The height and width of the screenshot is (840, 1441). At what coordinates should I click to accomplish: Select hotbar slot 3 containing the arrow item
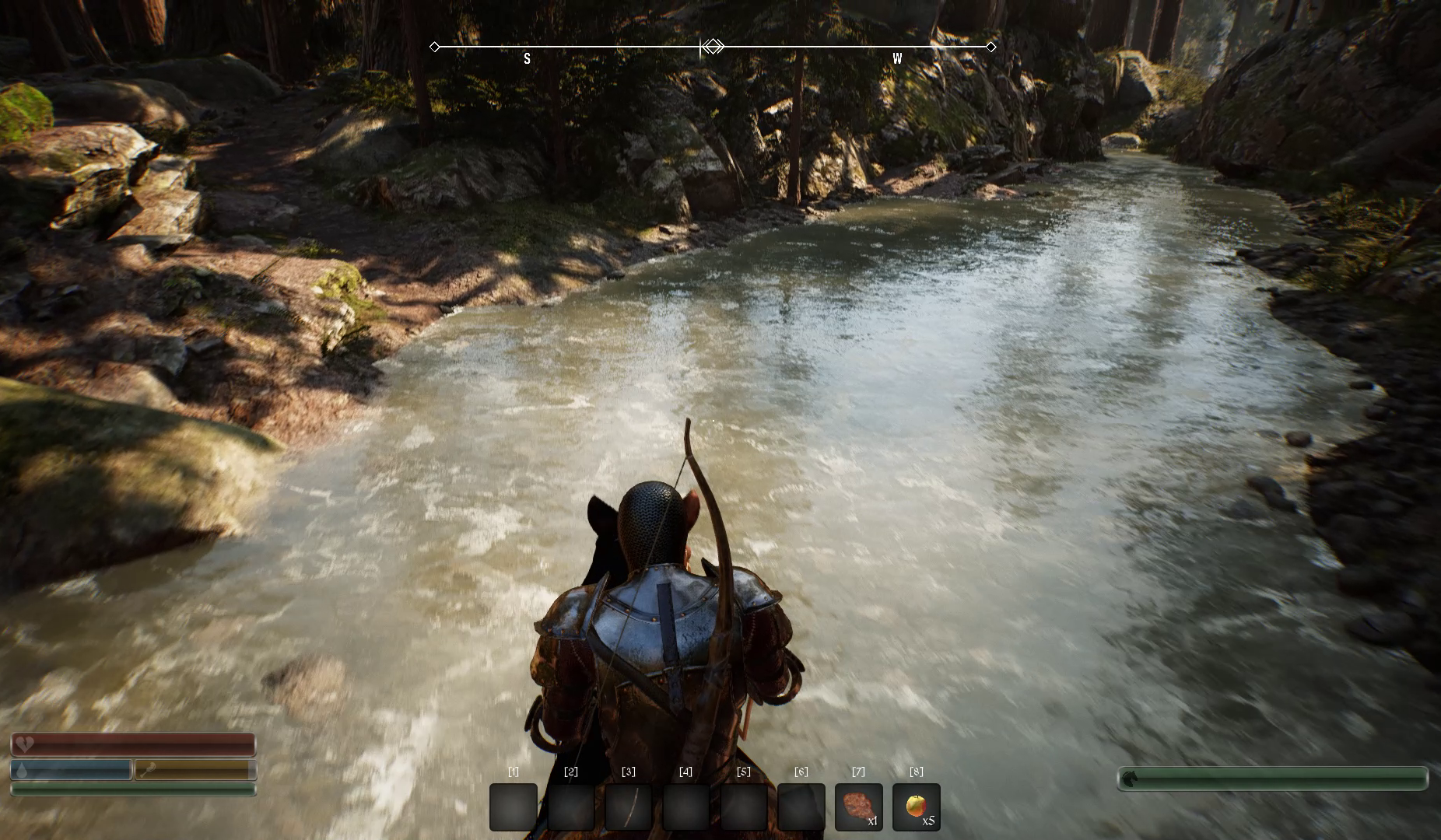[x=629, y=807]
